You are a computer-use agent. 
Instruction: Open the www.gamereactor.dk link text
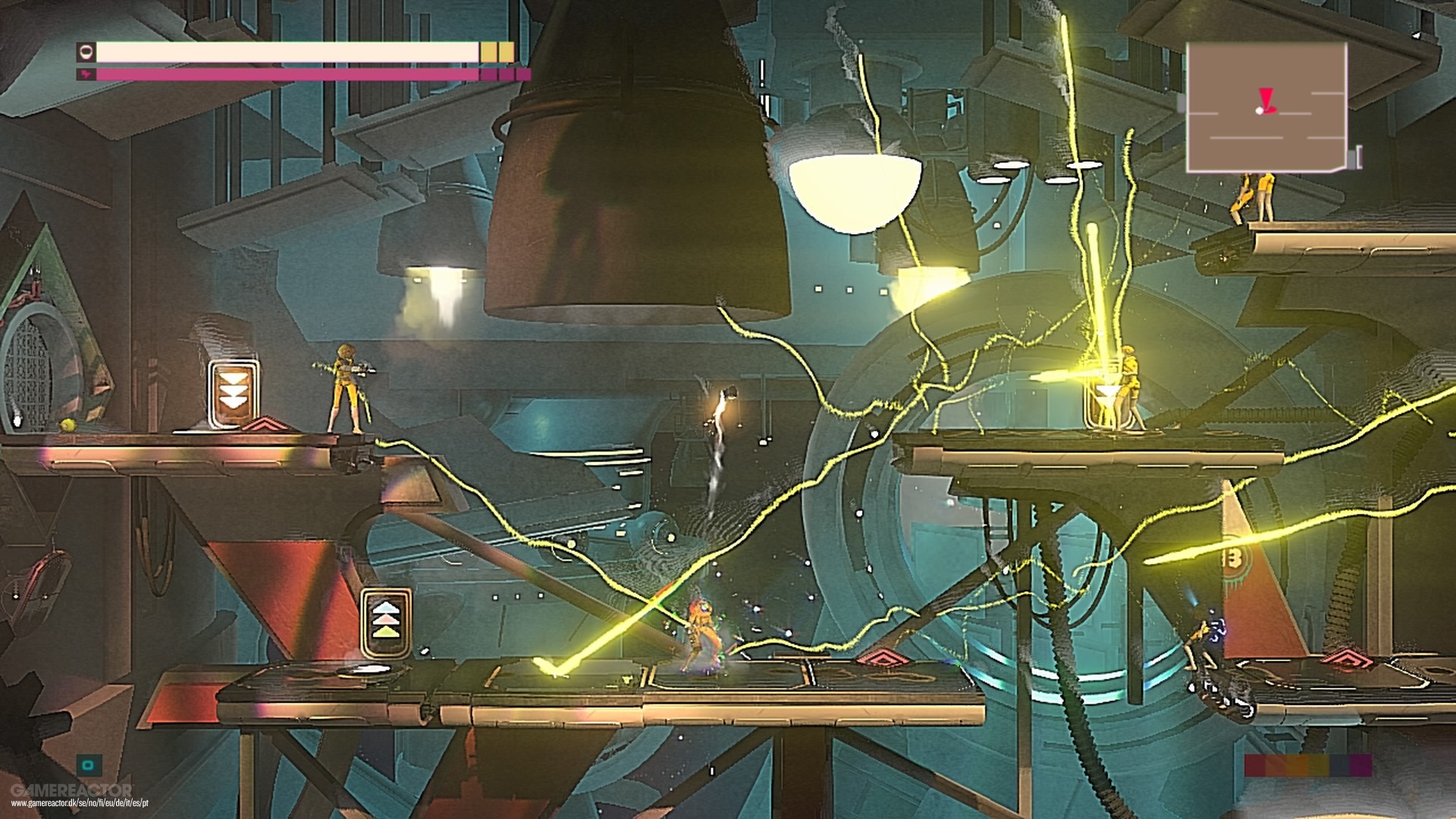tap(80, 802)
